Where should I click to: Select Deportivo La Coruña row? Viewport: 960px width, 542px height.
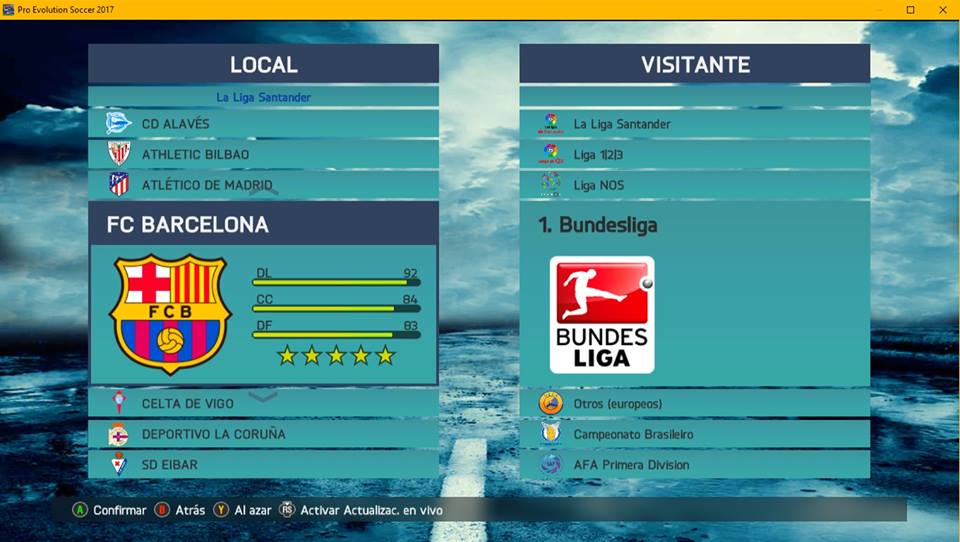pyautogui.click(x=263, y=434)
